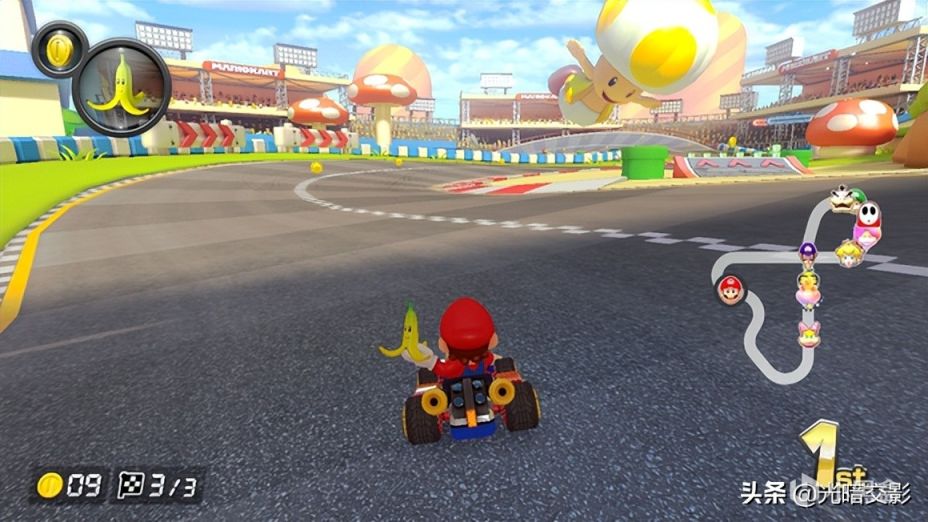
Task: Select the small coin item slot
Action: [58, 48]
